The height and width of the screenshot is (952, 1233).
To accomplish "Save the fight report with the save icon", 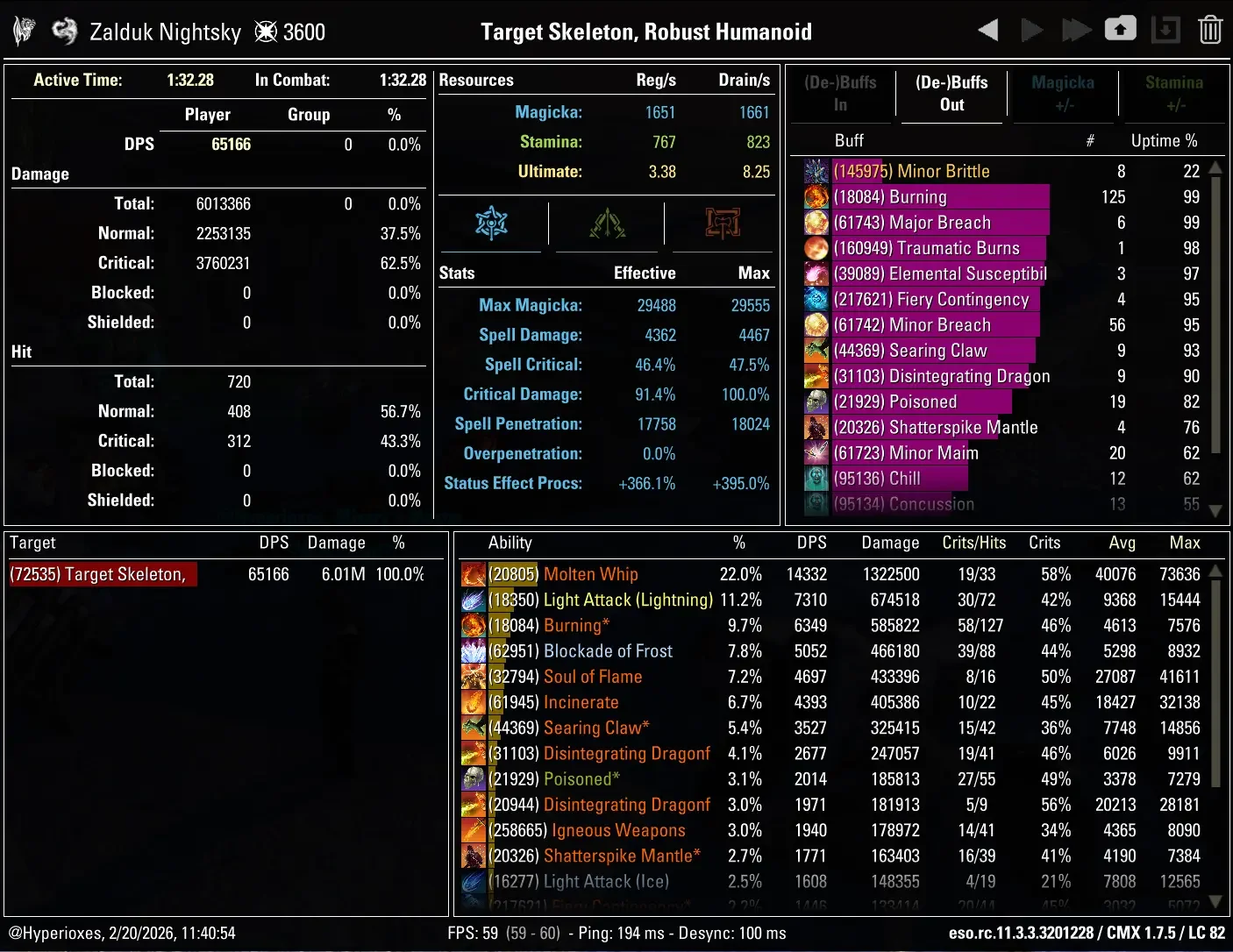I will (x=1165, y=29).
